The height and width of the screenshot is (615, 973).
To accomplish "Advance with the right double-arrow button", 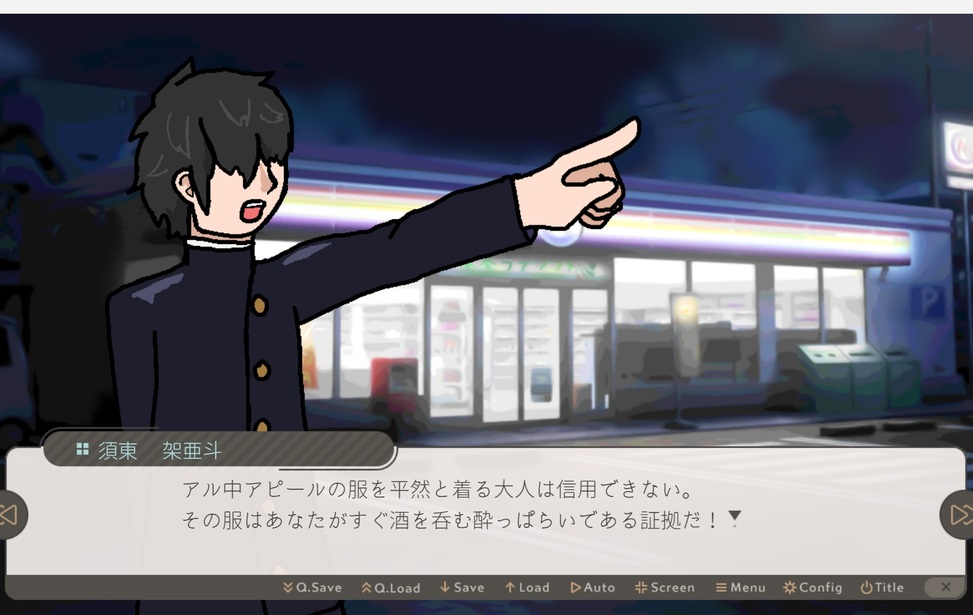I will click(x=959, y=515).
